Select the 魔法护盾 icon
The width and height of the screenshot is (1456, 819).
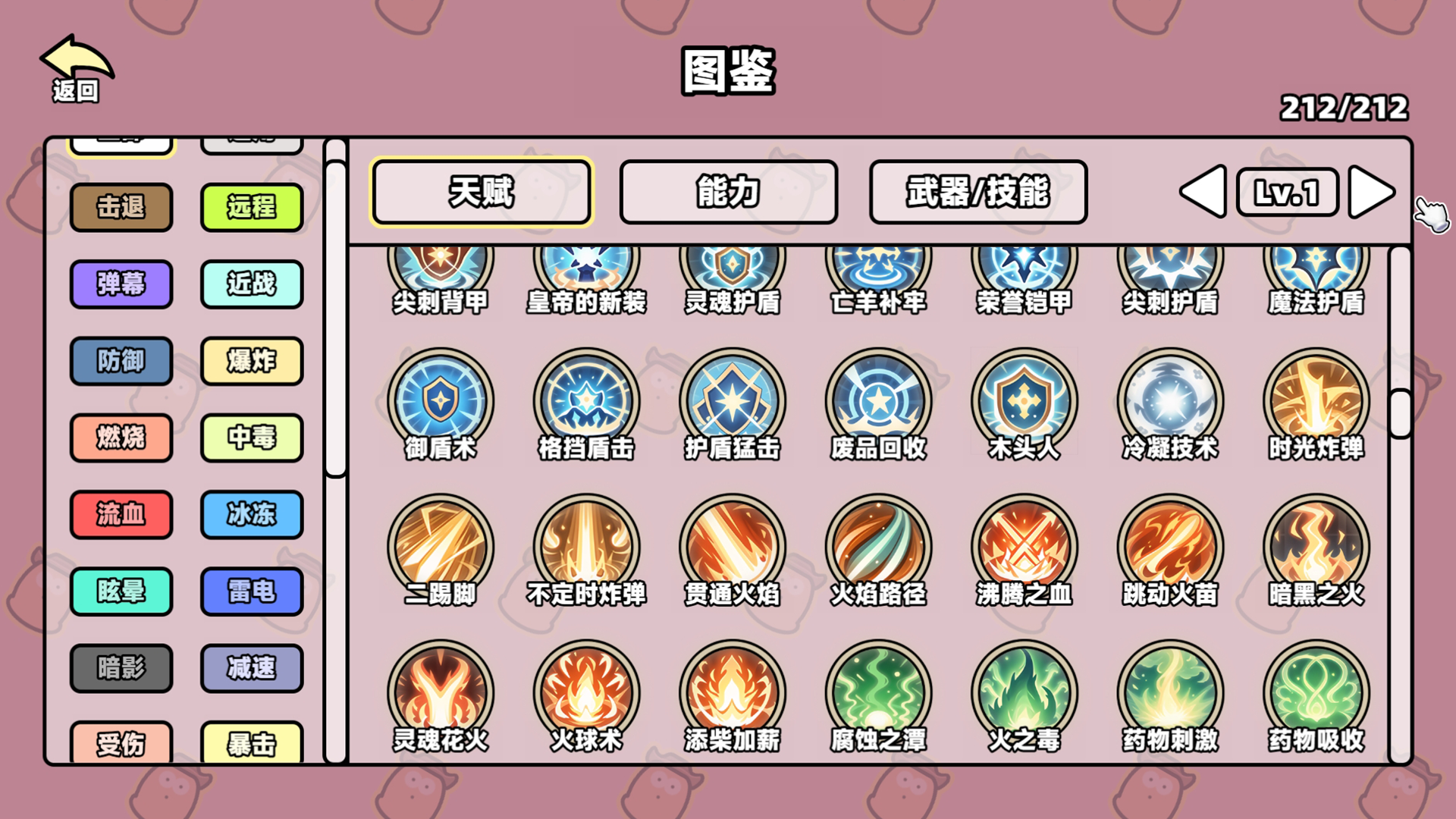point(1315,265)
